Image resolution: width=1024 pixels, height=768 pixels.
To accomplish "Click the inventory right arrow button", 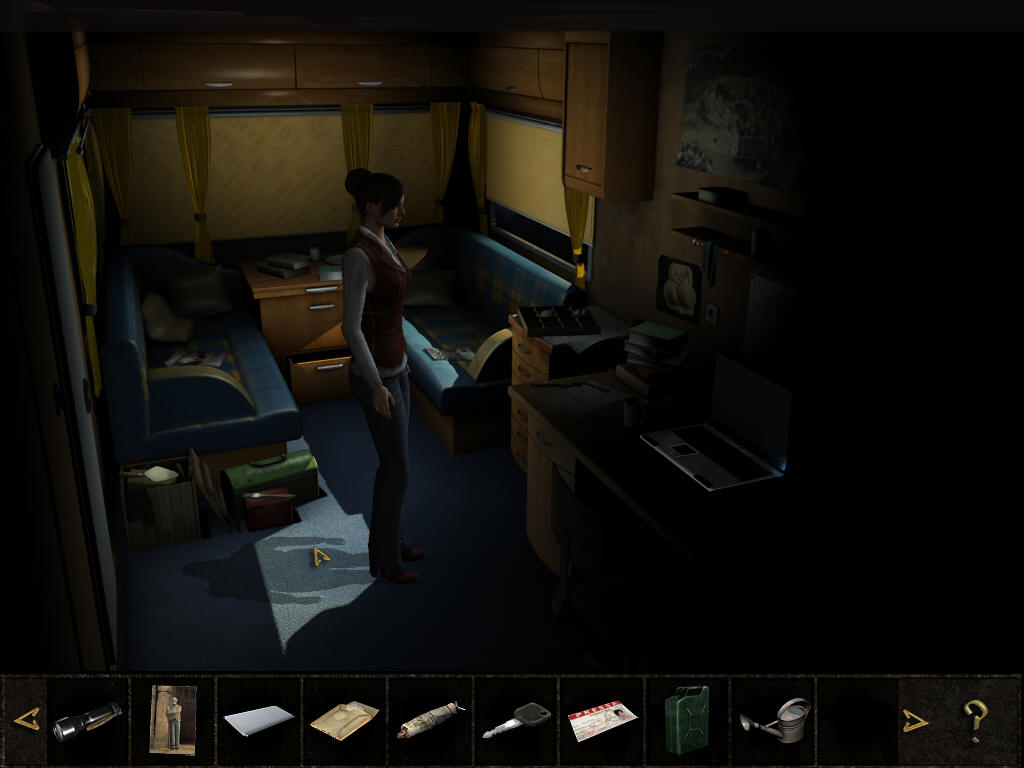I will [915, 720].
